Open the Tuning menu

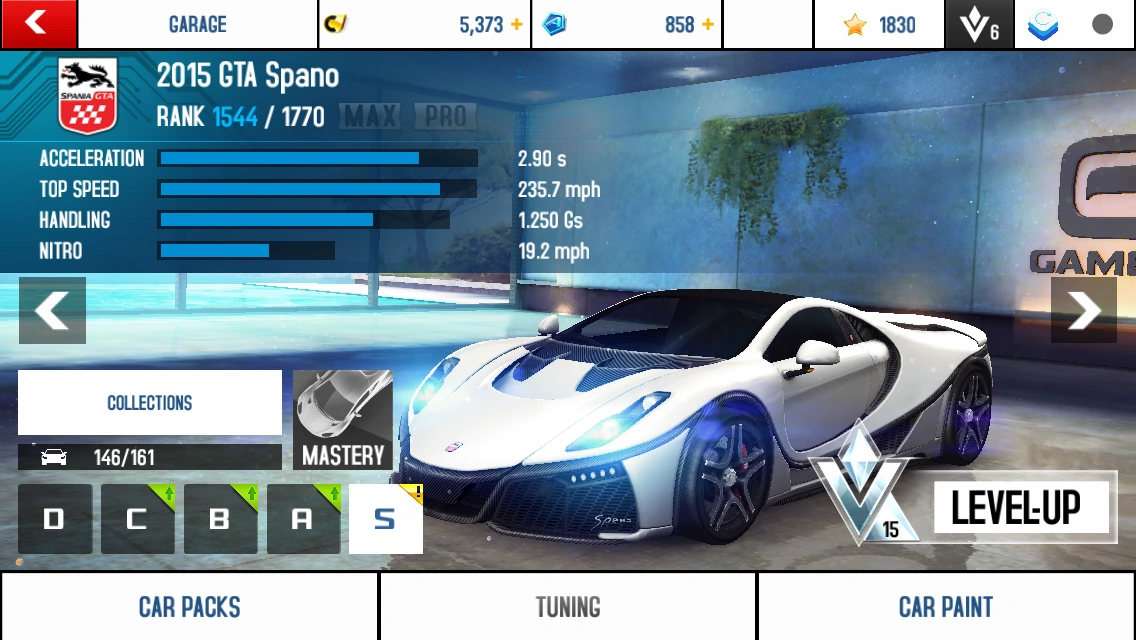point(567,606)
